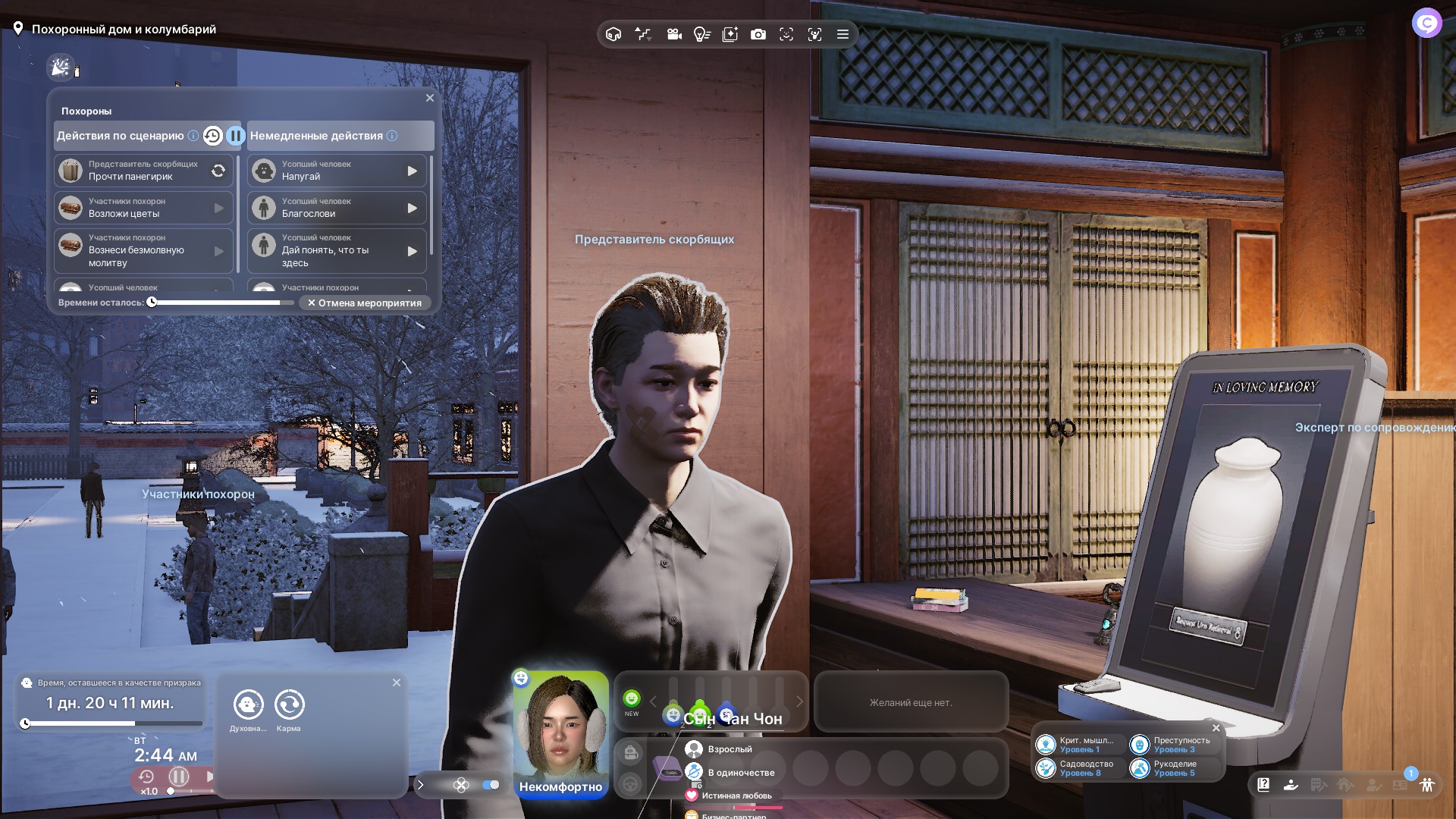Pause the scripted funeral actions
Viewport: 1456px width, 819px height.
236,136
